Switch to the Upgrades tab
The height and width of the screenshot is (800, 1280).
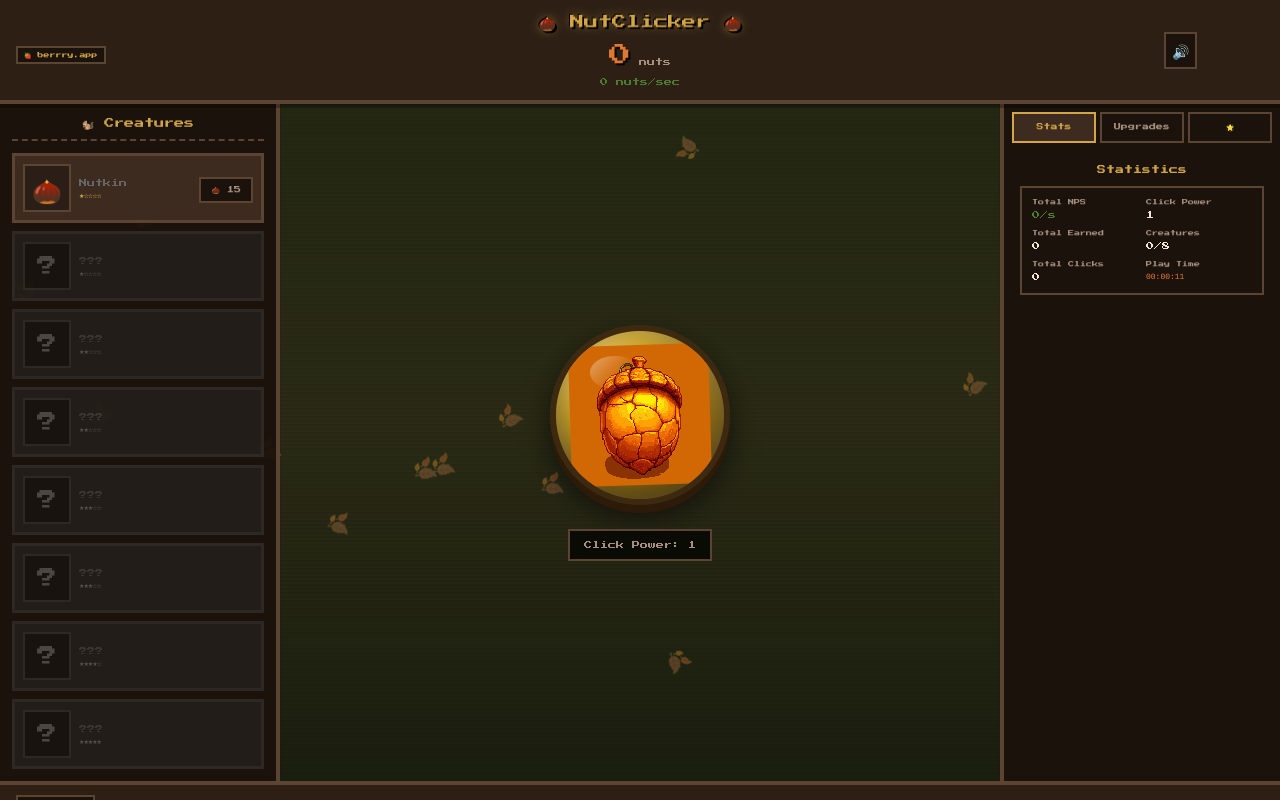pyautogui.click(x=1141, y=126)
